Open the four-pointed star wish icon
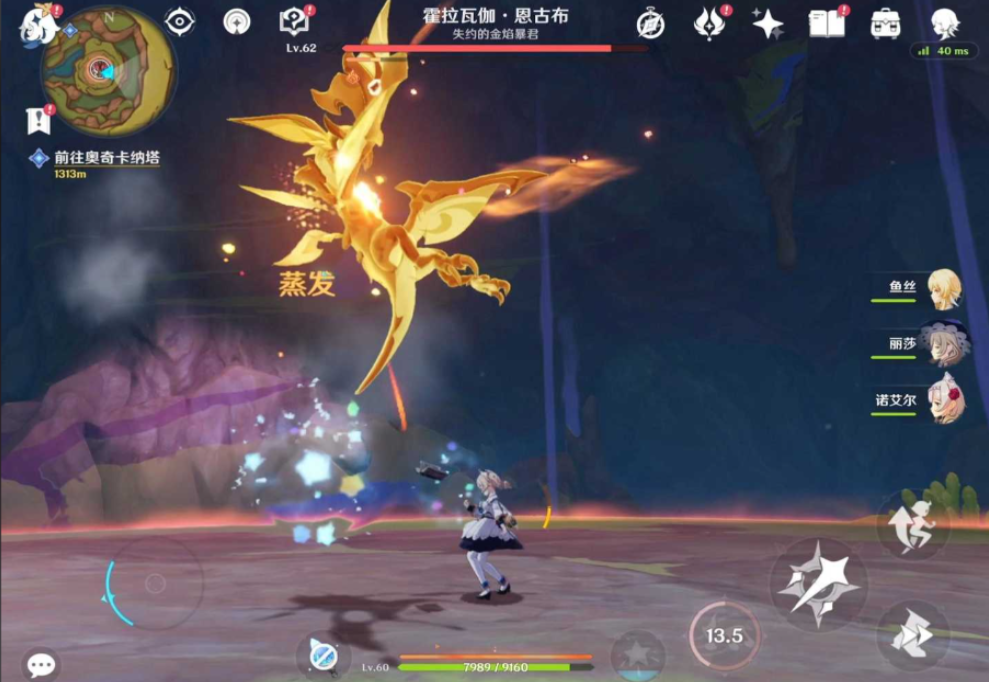The image size is (989, 682). tap(768, 23)
